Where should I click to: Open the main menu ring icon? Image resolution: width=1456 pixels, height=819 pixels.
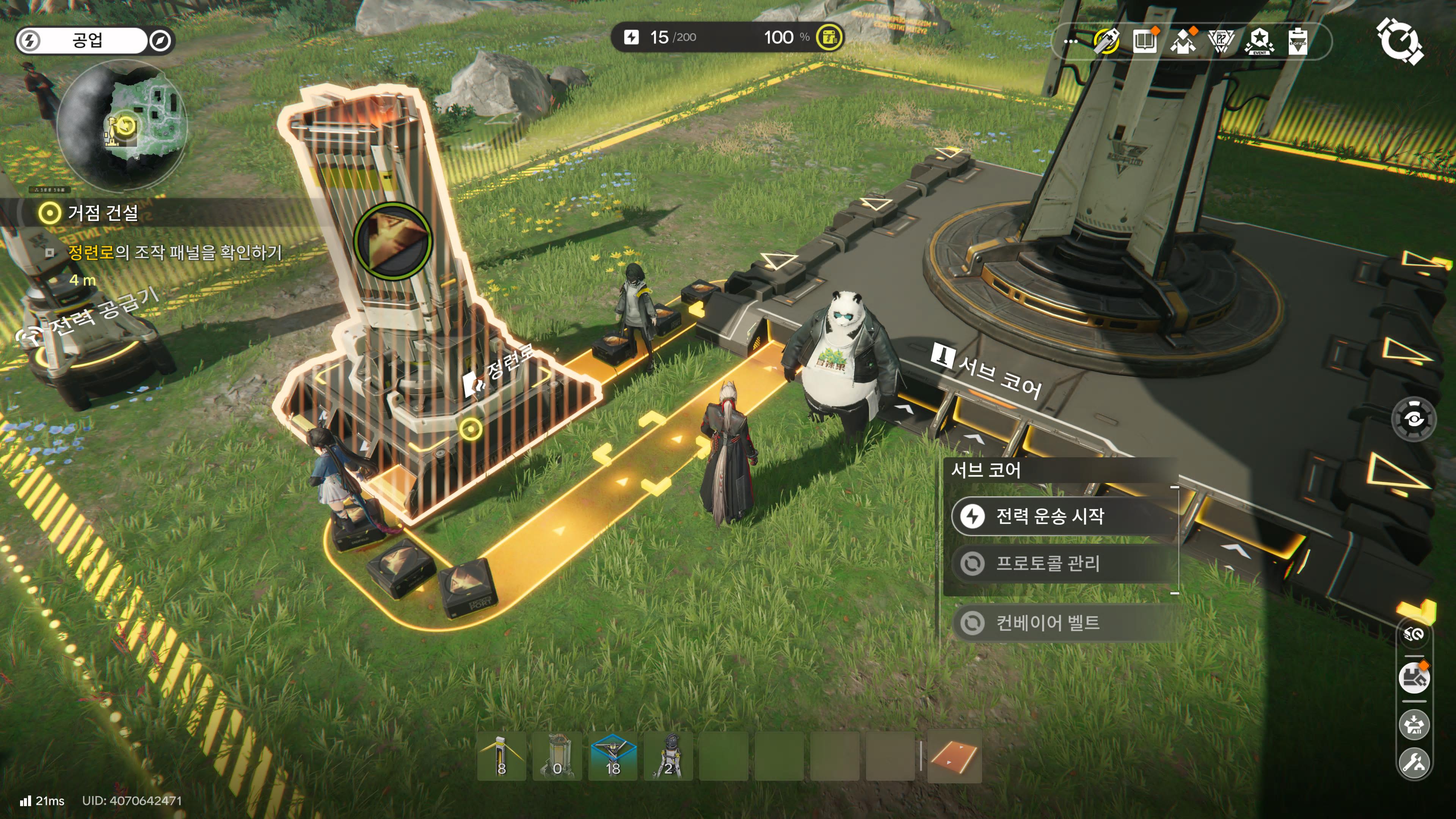tap(1399, 41)
